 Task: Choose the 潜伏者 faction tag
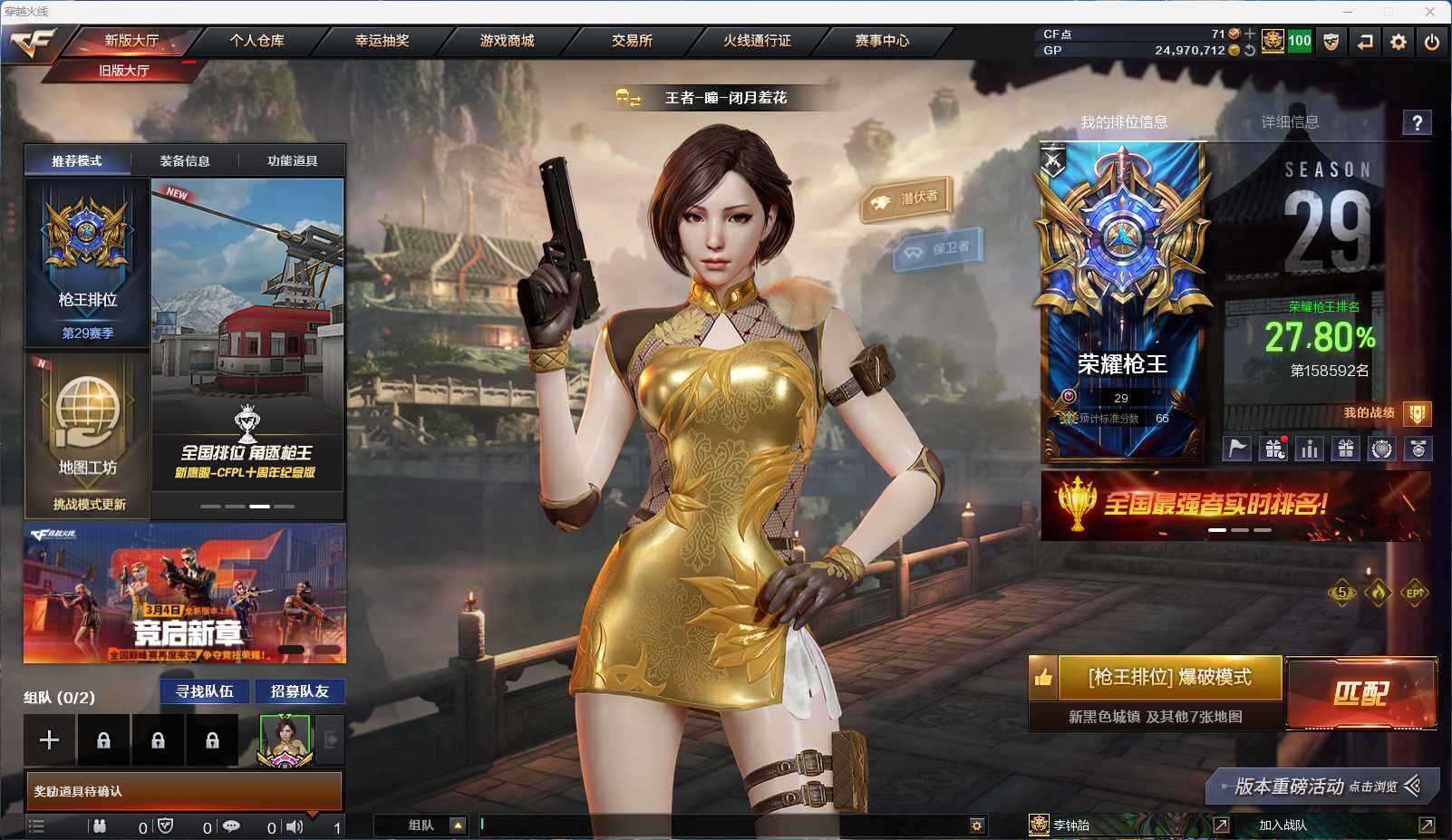point(908,198)
